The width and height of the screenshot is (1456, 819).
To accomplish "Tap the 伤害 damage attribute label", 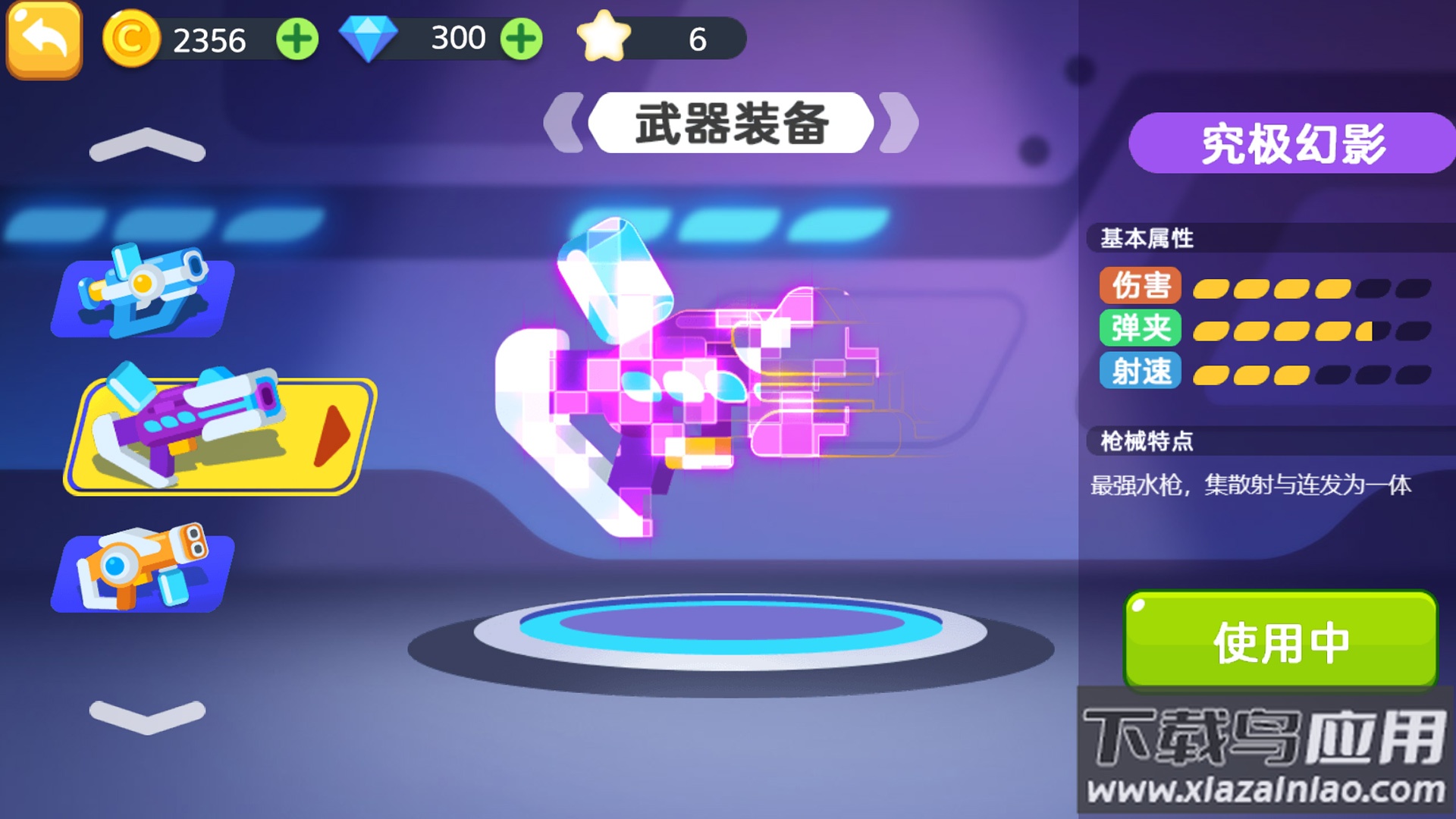I will [x=1139, y=287].
